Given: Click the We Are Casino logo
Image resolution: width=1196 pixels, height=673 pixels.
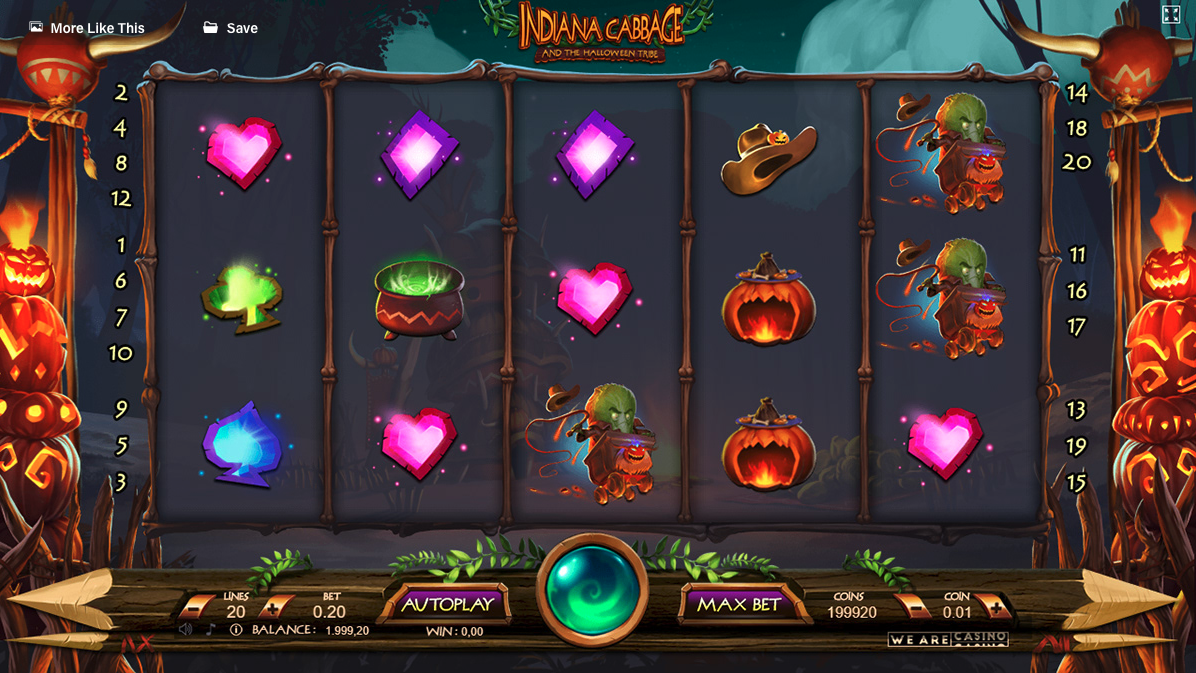Looking at the screenshot, I should (947, 639).
